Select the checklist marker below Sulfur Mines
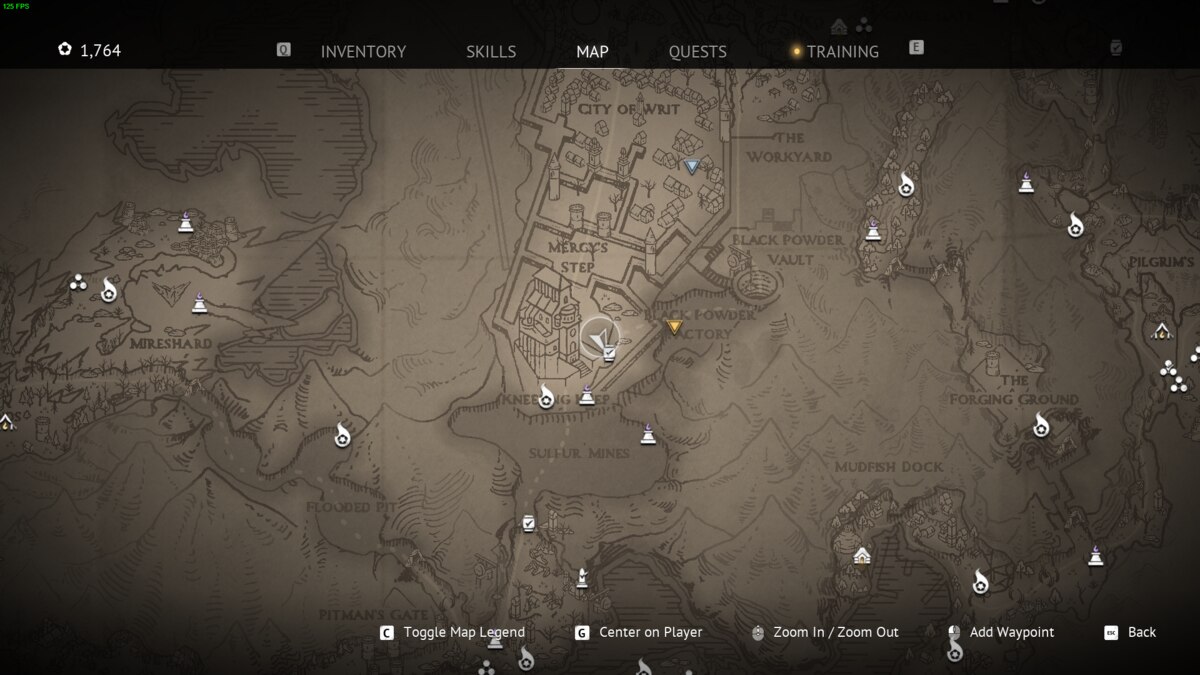1200x675 pixels. click(x=528, y=523)
